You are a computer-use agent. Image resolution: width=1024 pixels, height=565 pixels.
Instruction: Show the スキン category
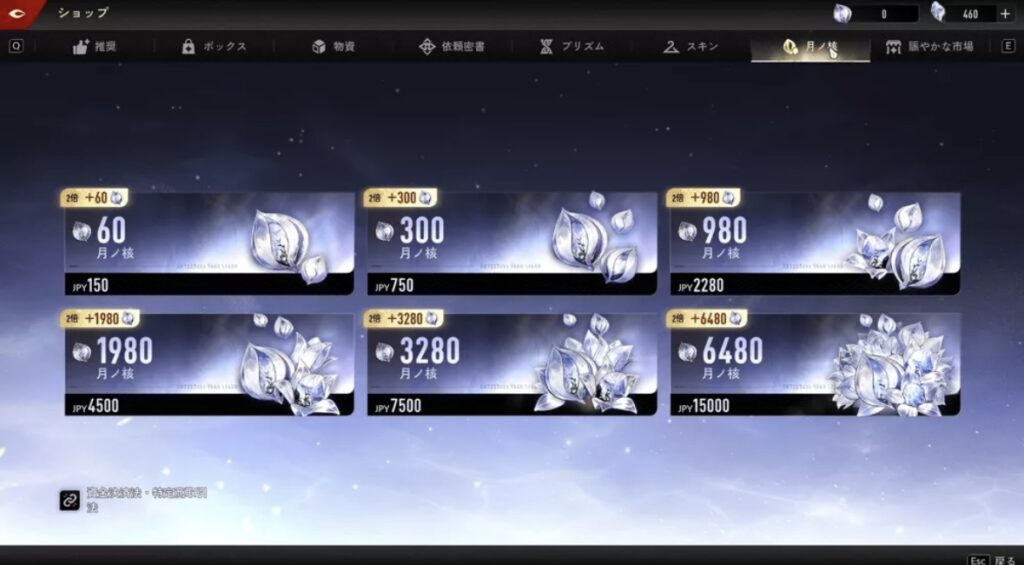pyautogui.click(x=691, y=47)
